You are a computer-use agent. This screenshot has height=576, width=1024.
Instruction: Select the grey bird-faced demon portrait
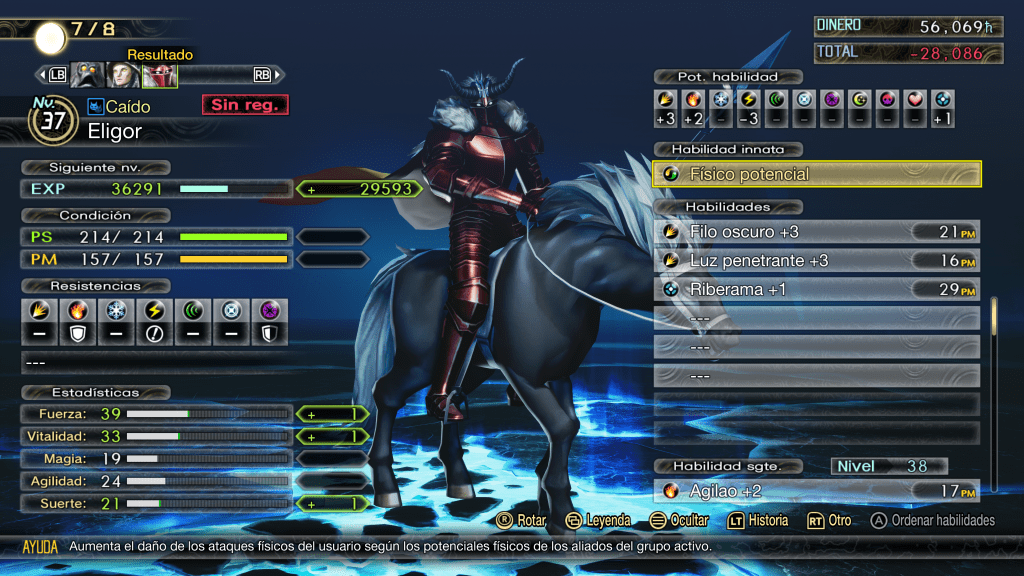pyautogui.click(x=88, y=75)
